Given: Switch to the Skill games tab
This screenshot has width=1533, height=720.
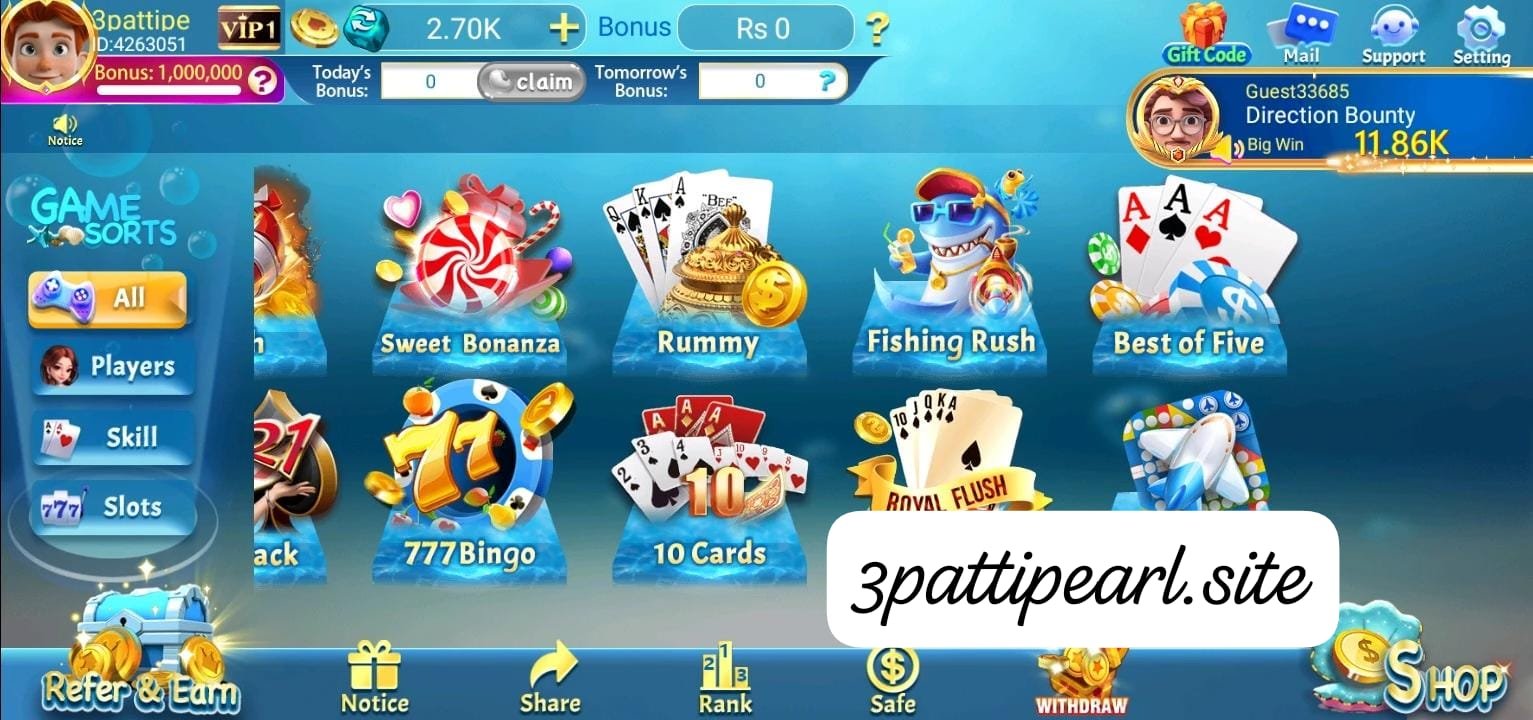Looking at the screenshot, I should 110,437.
